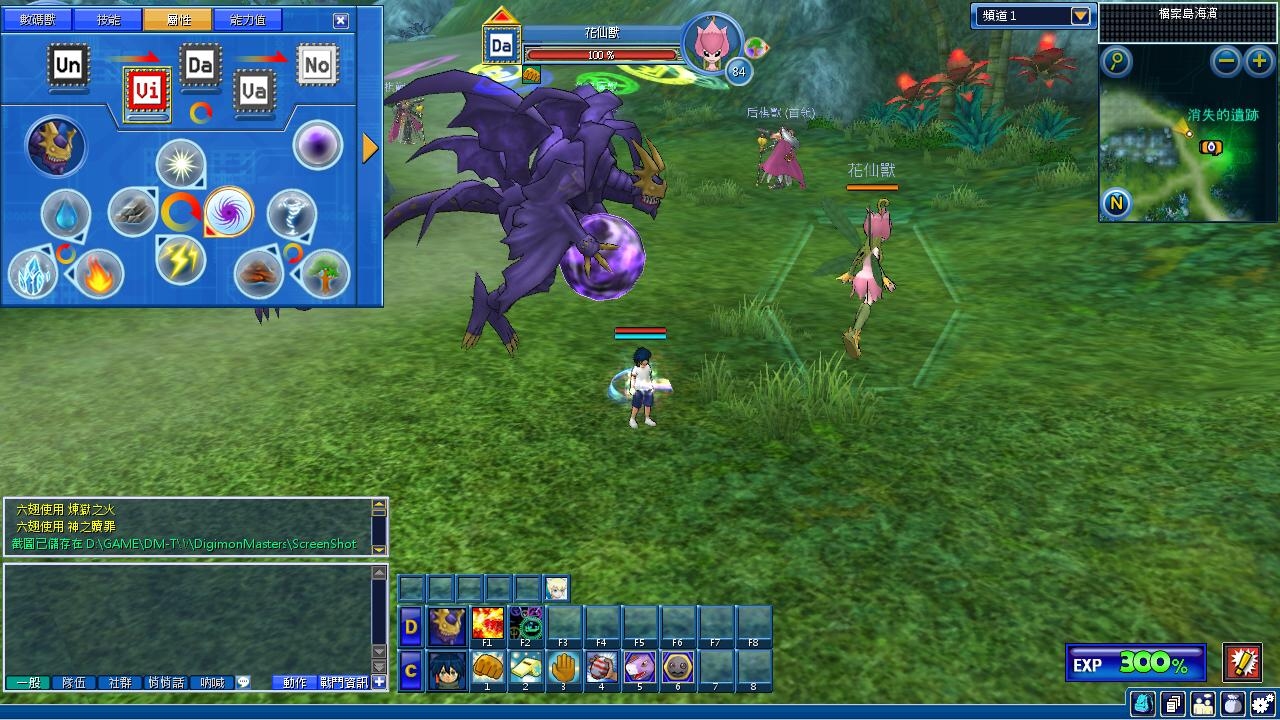This screenshot has width=1280, height=720.
Task: Expand the panel via the orange arrow
Action: point(368,146)
